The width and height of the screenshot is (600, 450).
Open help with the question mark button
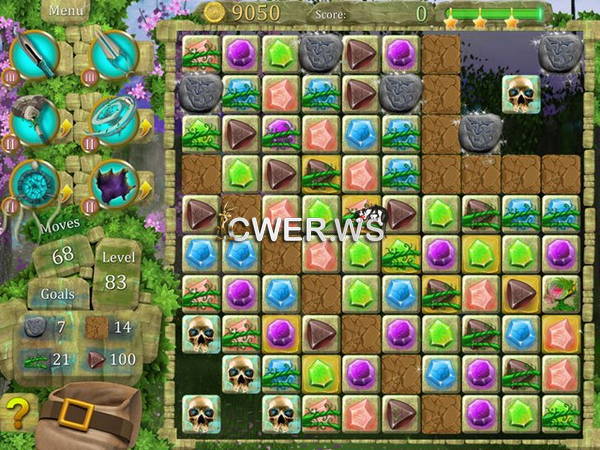coord(17,411)
